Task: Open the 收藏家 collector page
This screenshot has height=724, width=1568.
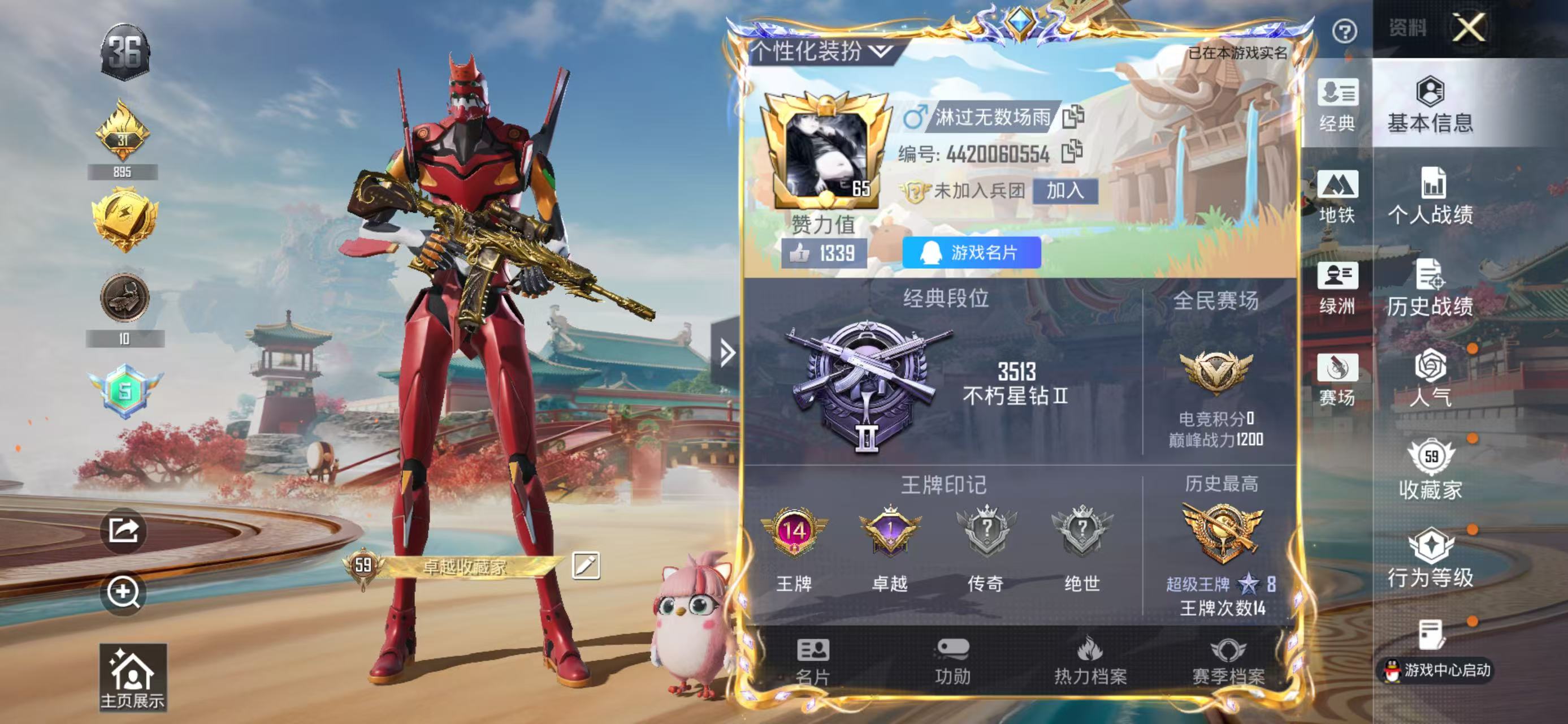Action: tap(1431, 470)
